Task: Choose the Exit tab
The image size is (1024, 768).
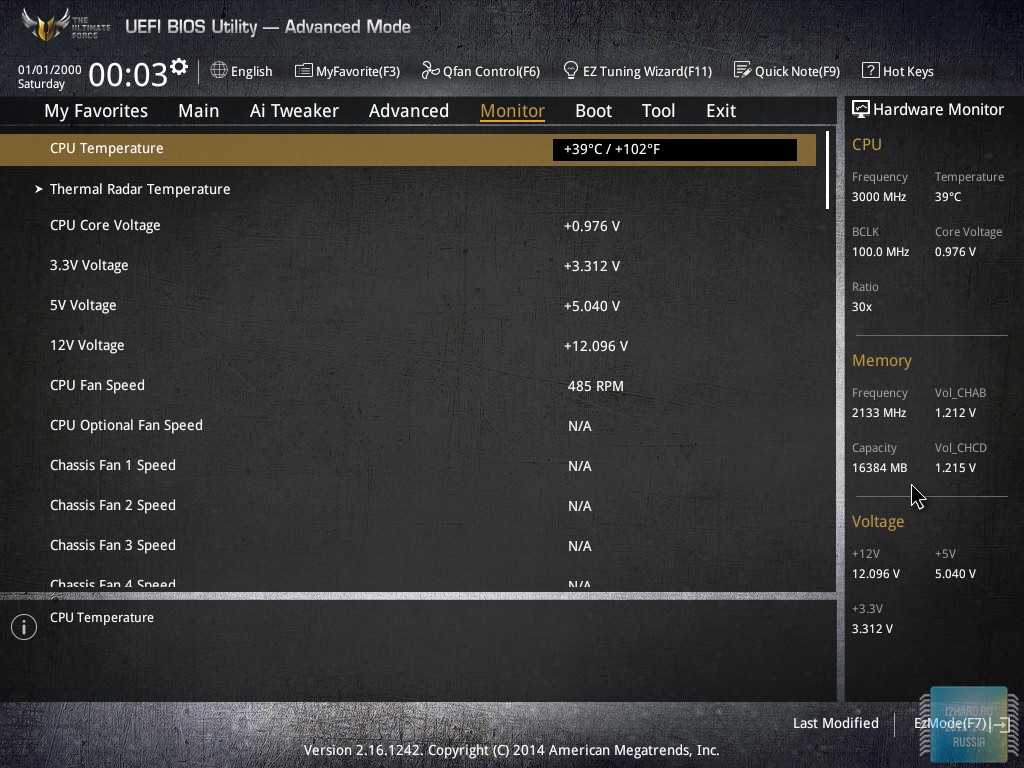Action: (x=720, y=111)
